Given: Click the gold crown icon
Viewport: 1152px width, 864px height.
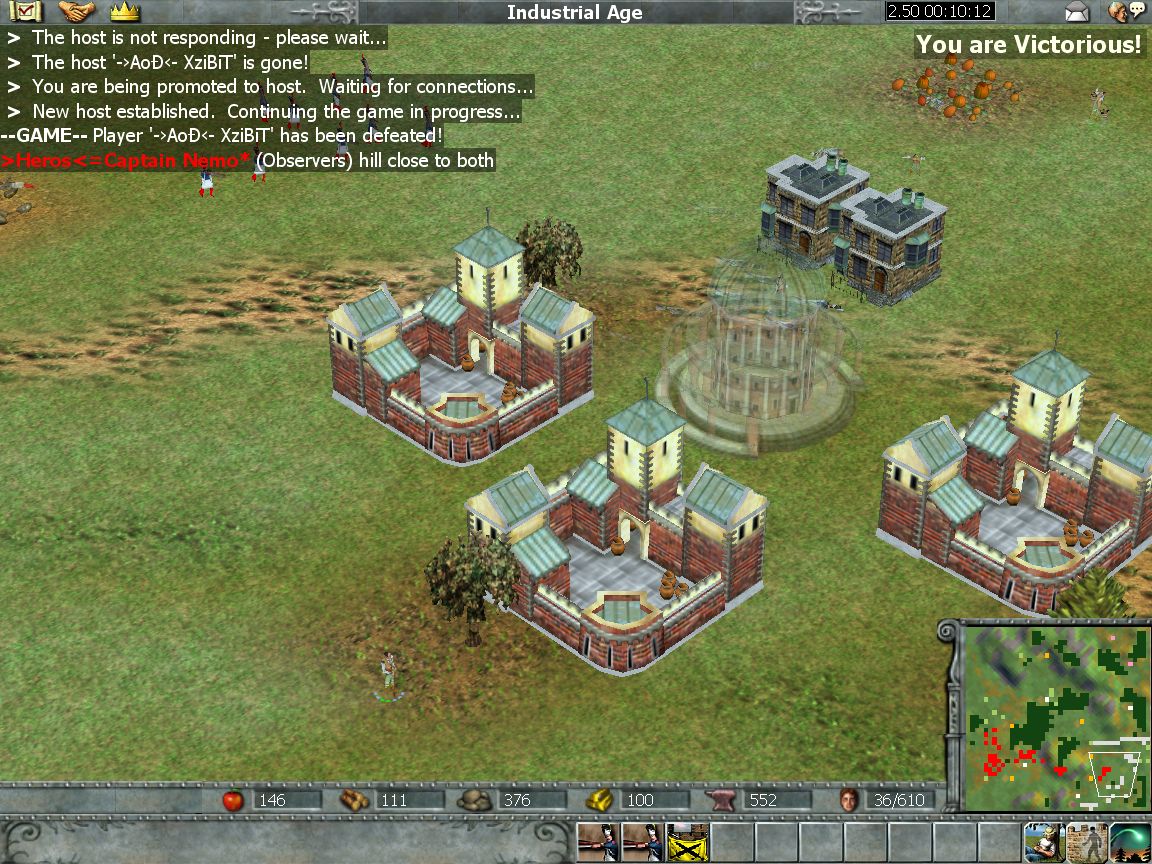Looking at the screenshot, I should (x=124, y=12).
